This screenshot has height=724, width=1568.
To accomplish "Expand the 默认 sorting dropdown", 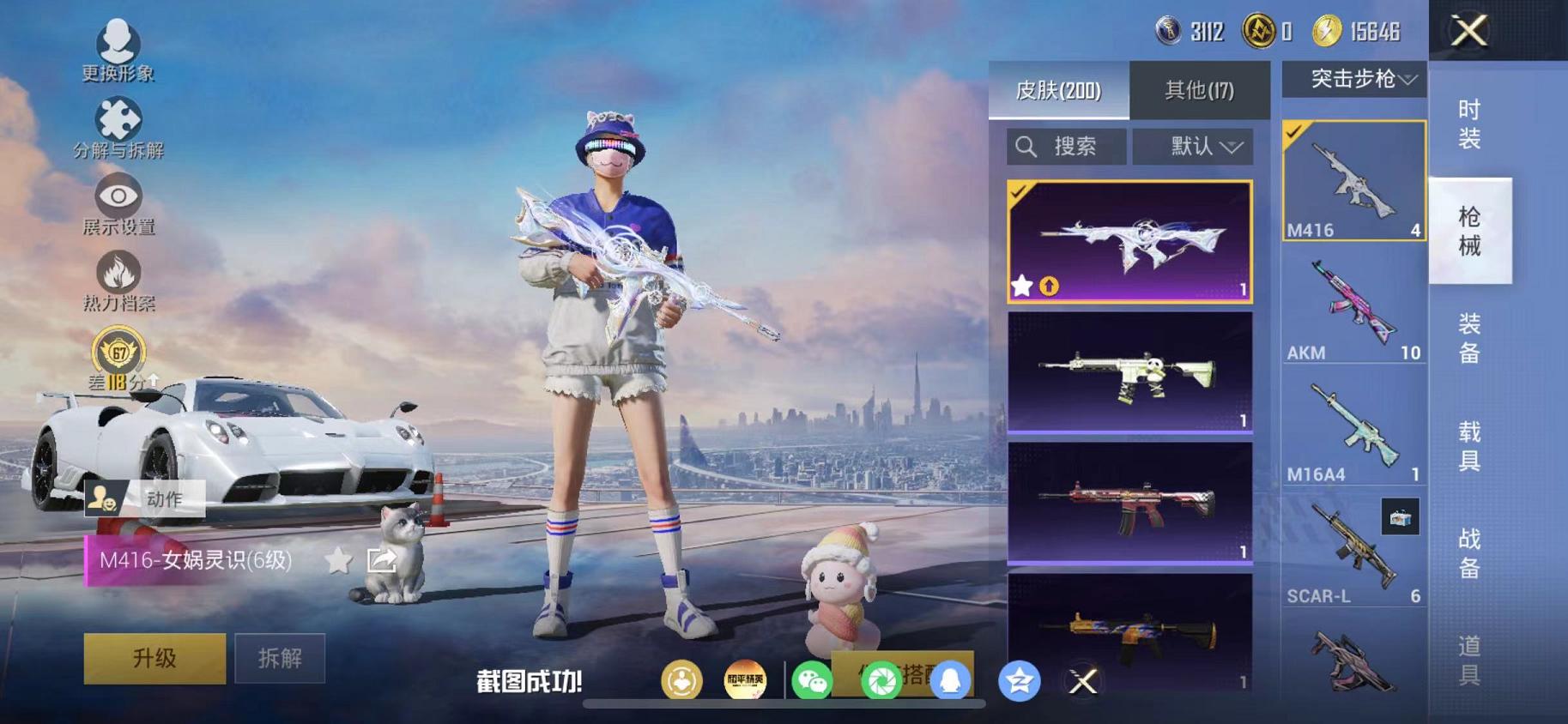I will tap(1194, 146).
